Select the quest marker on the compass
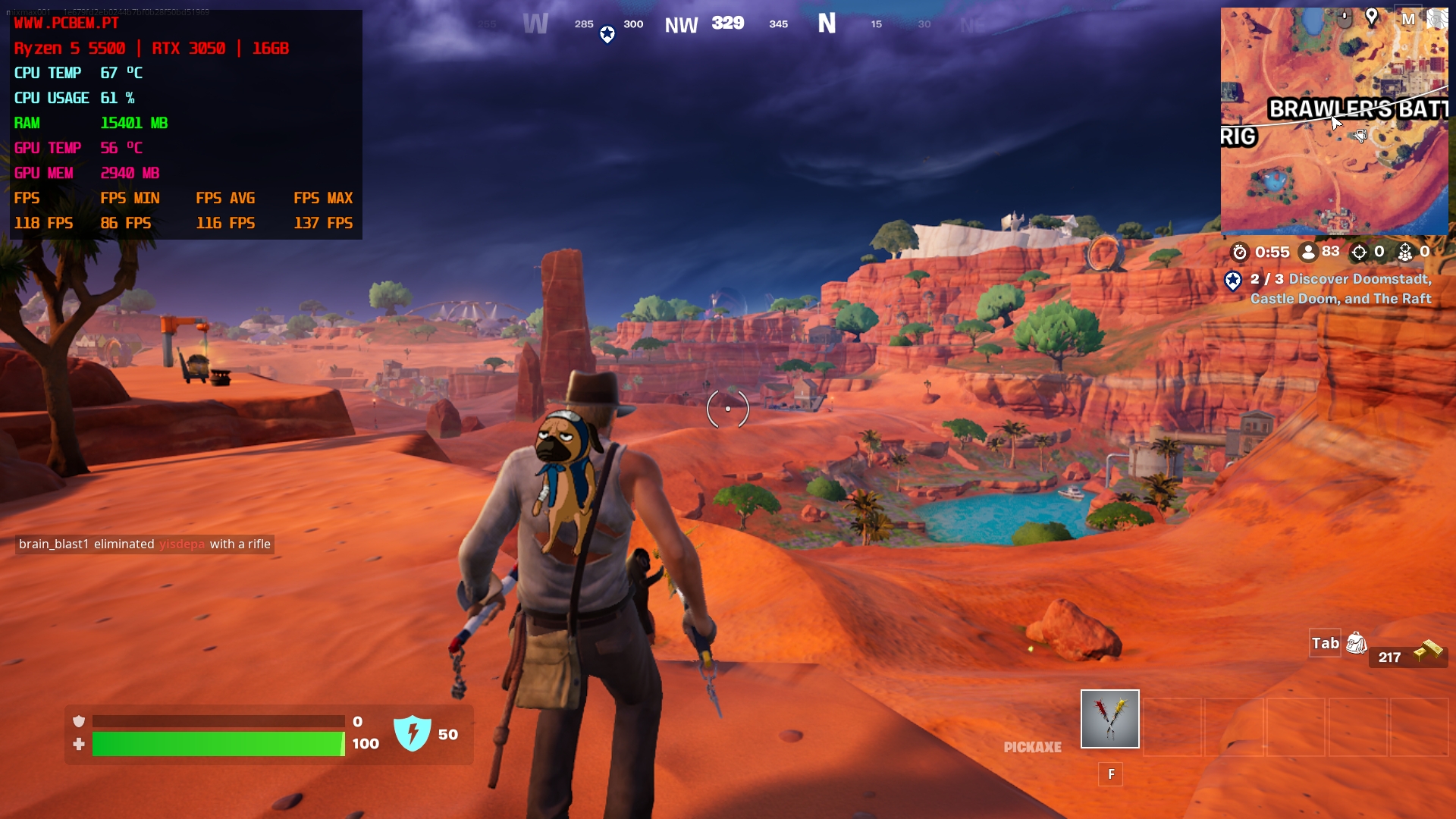The width and height of the screenshot is (1456, 819). coord(607,34)
